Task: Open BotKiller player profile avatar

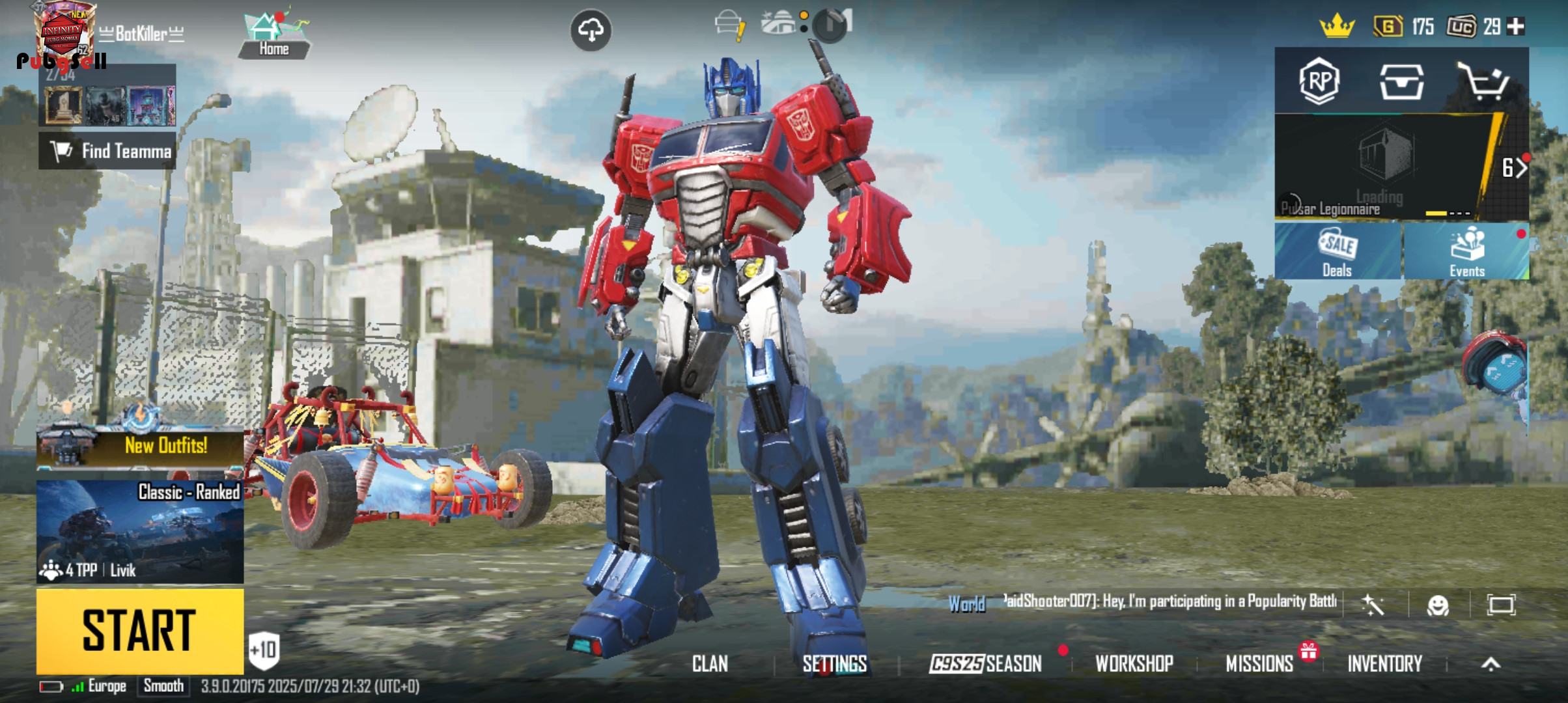Action: [63, 33]
